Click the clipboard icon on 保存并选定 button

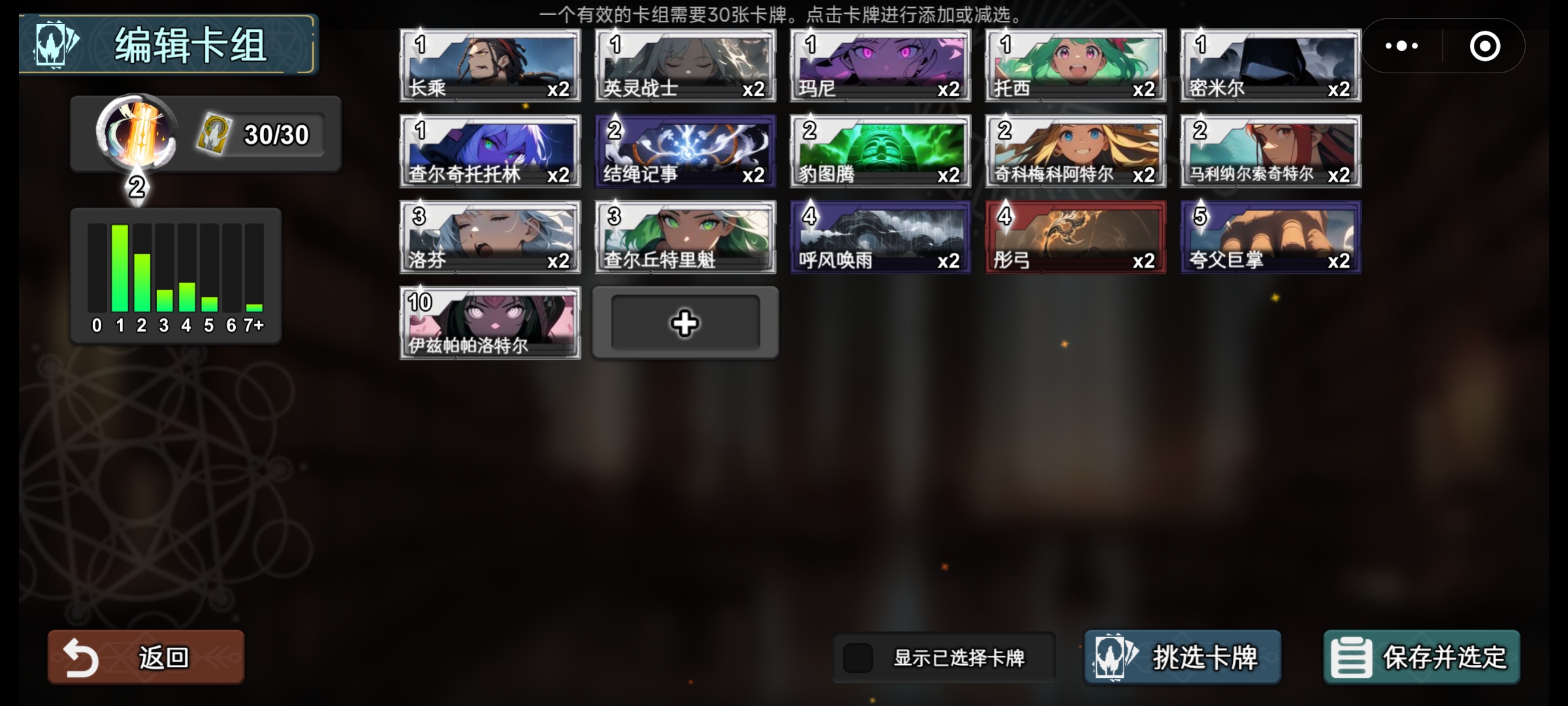click(1352, 657)
